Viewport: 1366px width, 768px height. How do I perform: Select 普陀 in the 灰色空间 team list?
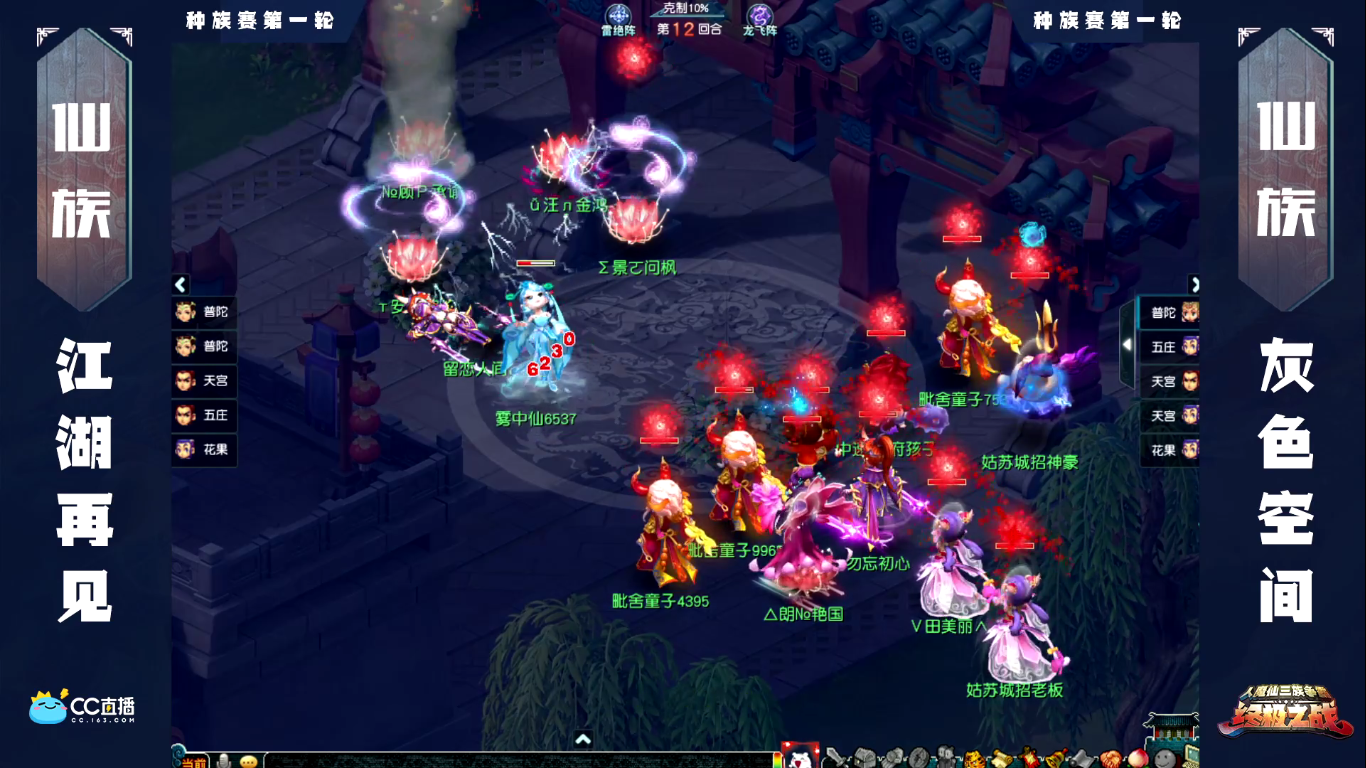1172,313
